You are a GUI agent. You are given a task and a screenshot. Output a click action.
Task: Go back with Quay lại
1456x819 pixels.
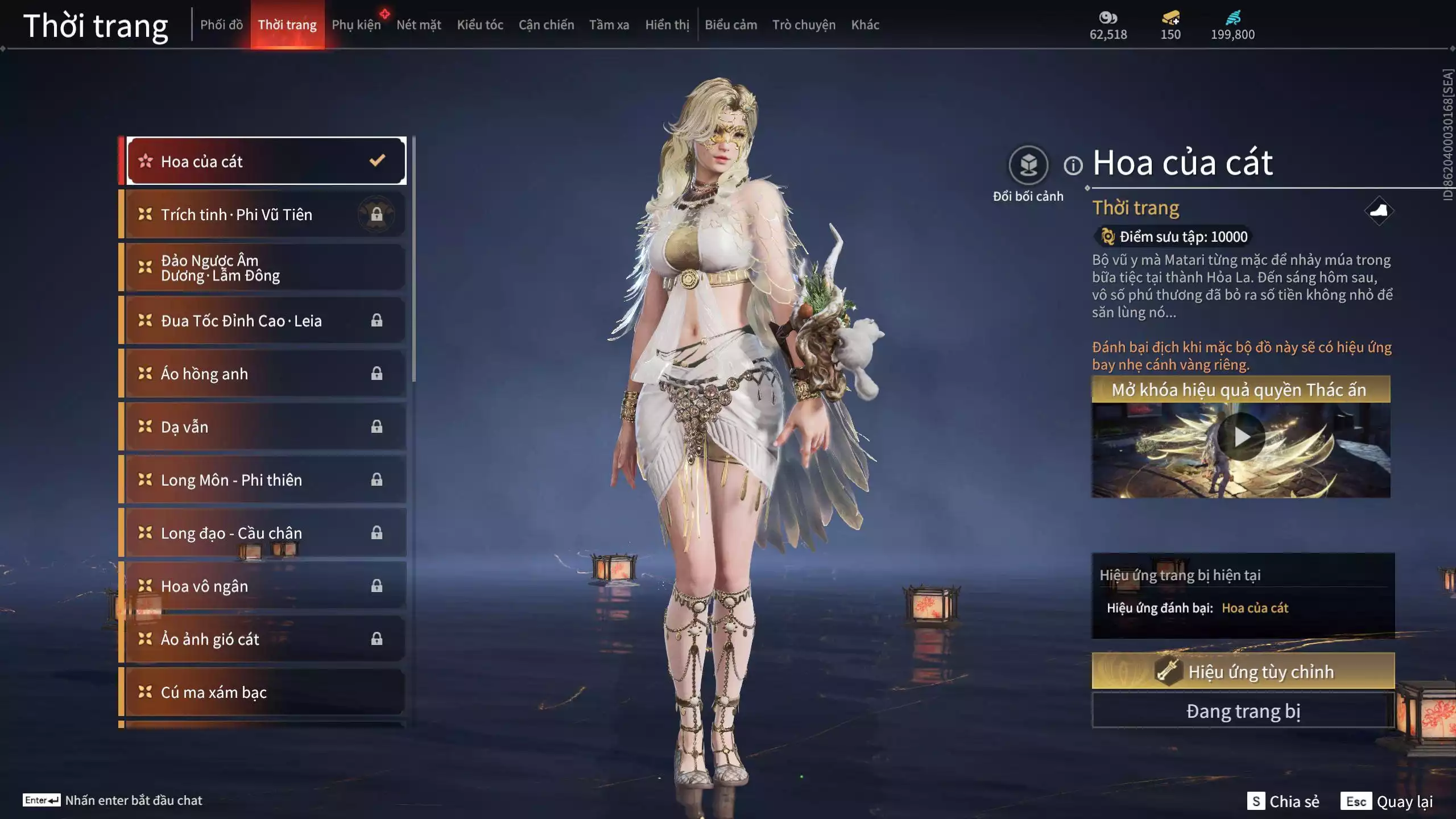pos(1387,801)
